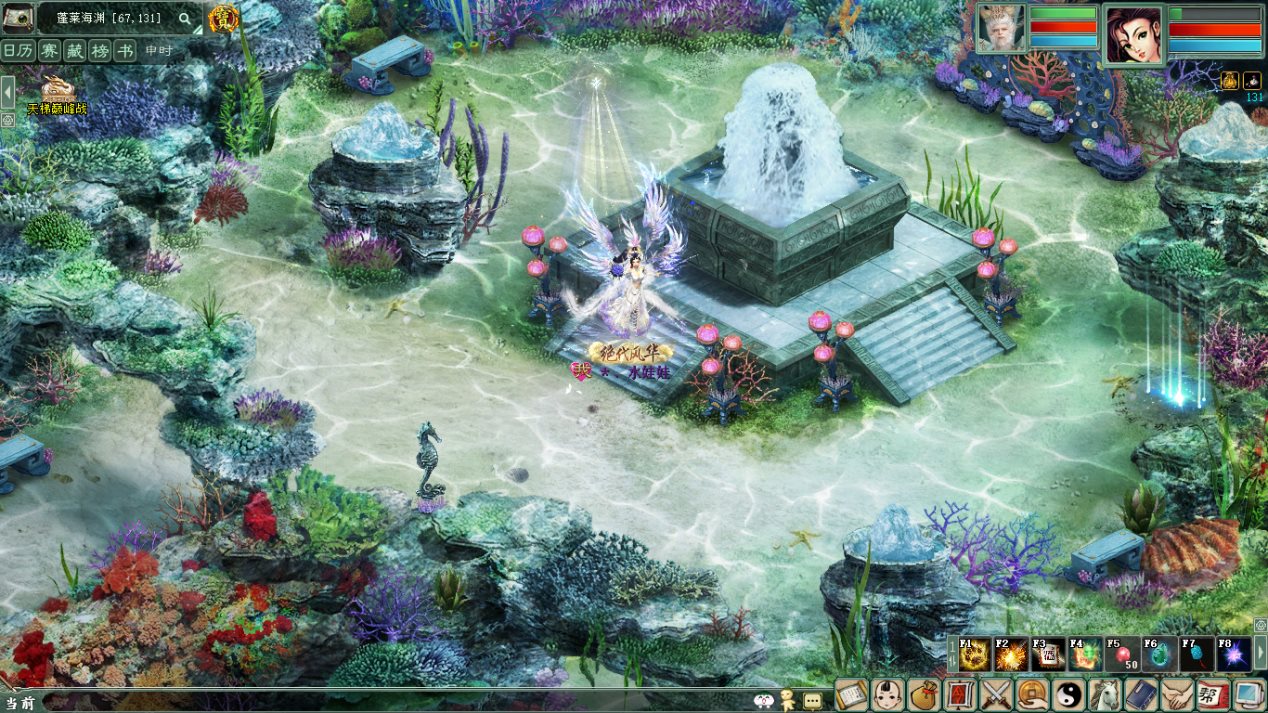Open the 藏 collection button
1268x713 pixels.
(74, 51)
